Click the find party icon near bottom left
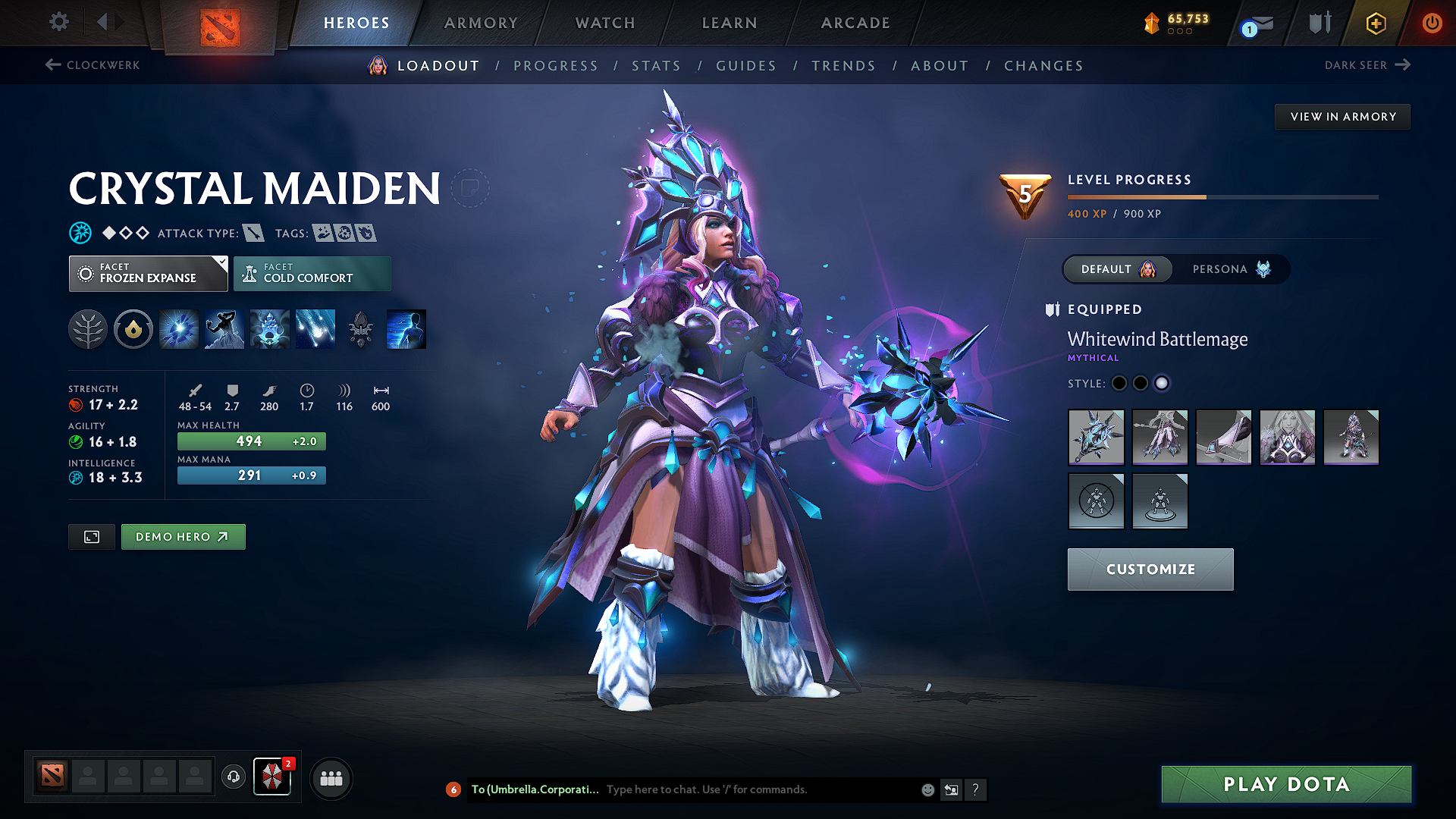The height and width of the screenshot is (819, 1456). coord(331,777)
